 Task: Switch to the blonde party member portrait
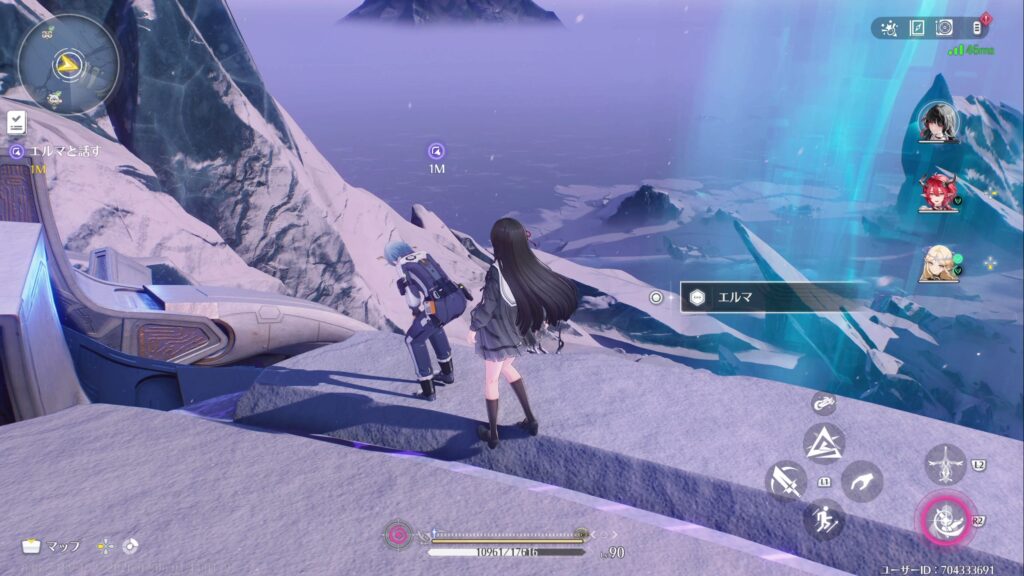[x=938, y=263]
